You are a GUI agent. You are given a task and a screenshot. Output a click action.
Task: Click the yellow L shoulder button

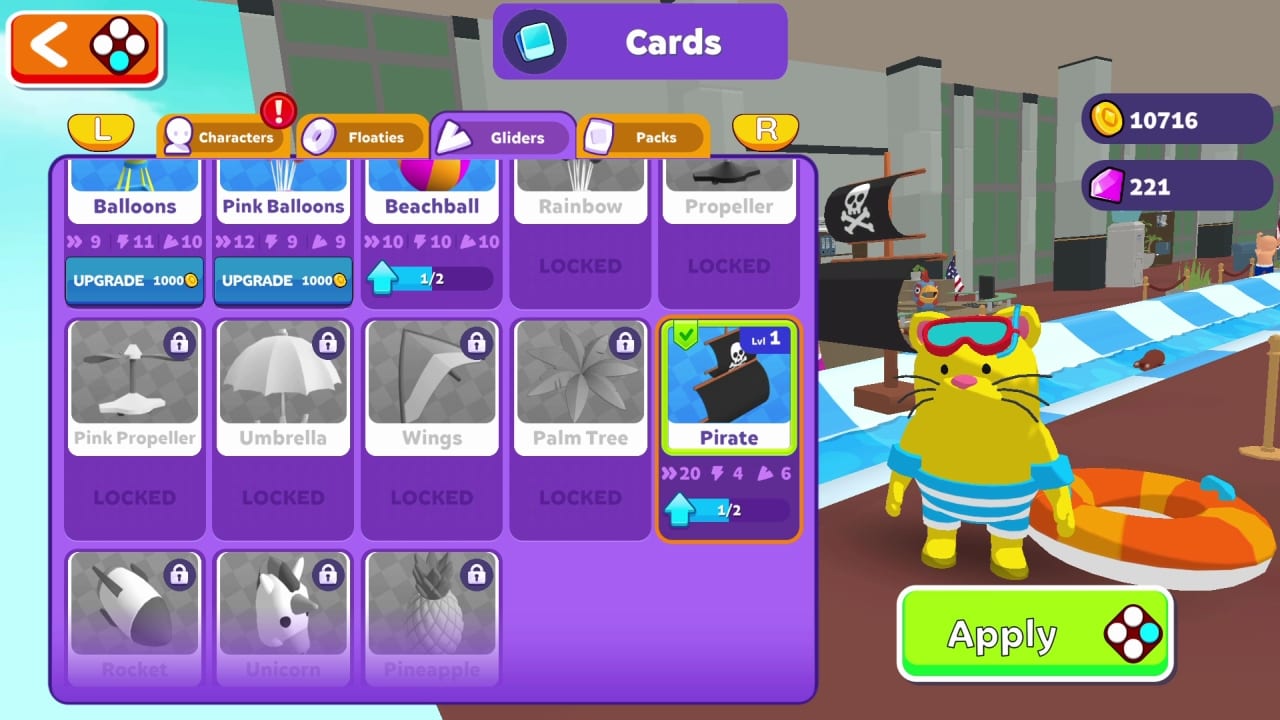pyautogui.click(x=101, y=133)
